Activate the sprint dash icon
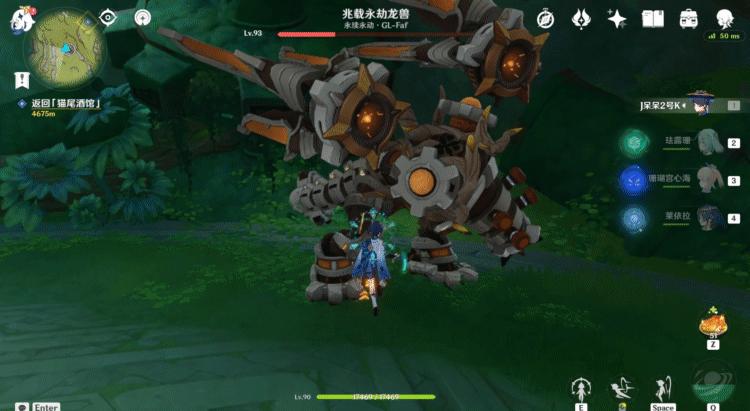The image size is (750, 411). (622, 388)
